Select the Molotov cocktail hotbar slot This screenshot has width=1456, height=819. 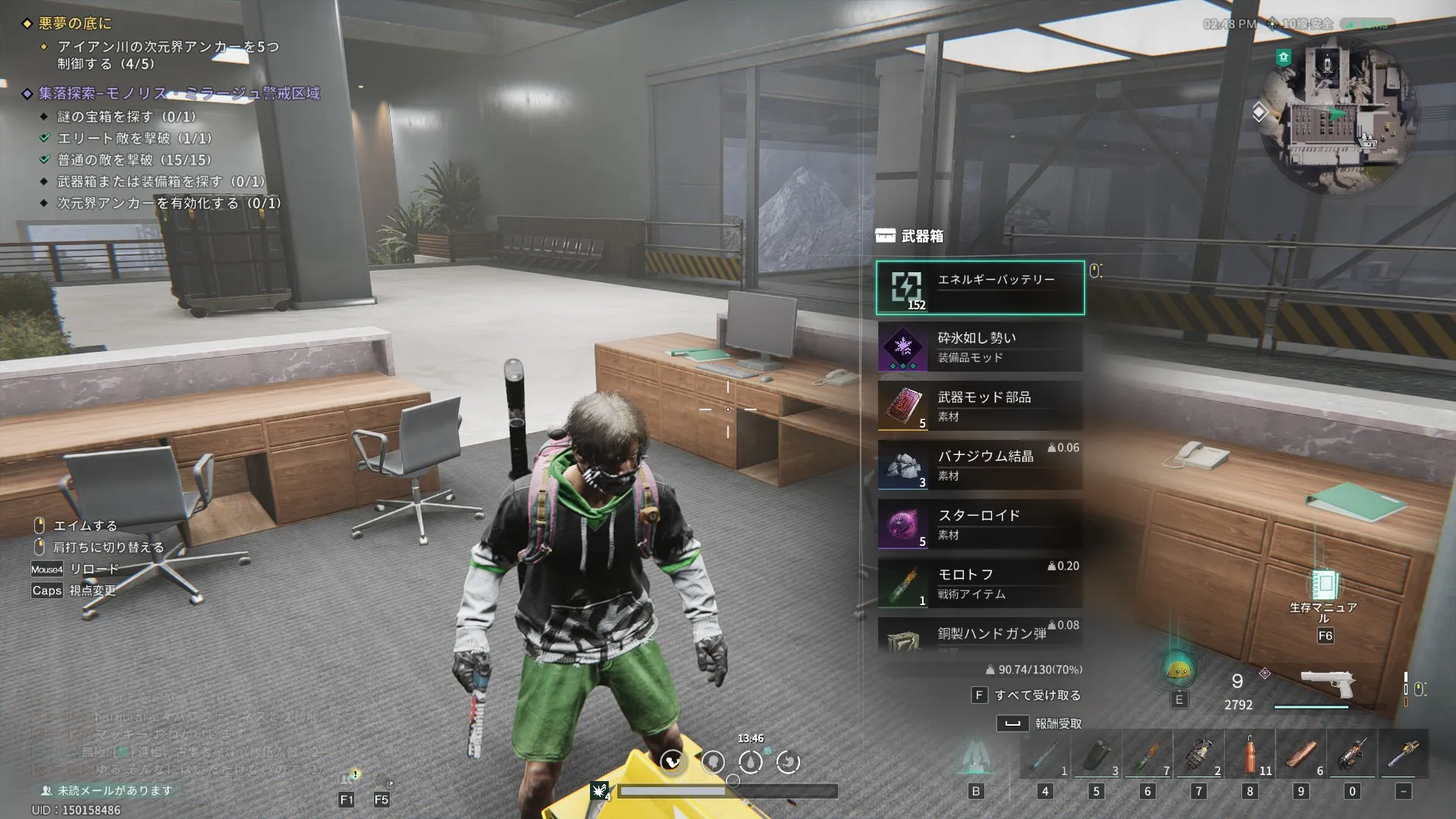click(x=1147, y=756)
